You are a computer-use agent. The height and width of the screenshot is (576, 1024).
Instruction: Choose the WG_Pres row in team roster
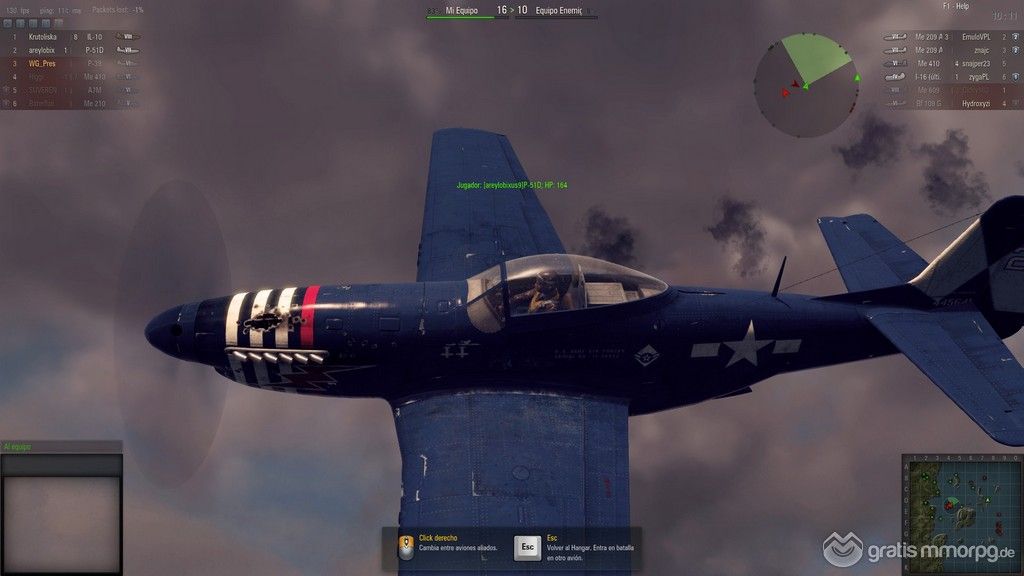[x=42, y=63]
